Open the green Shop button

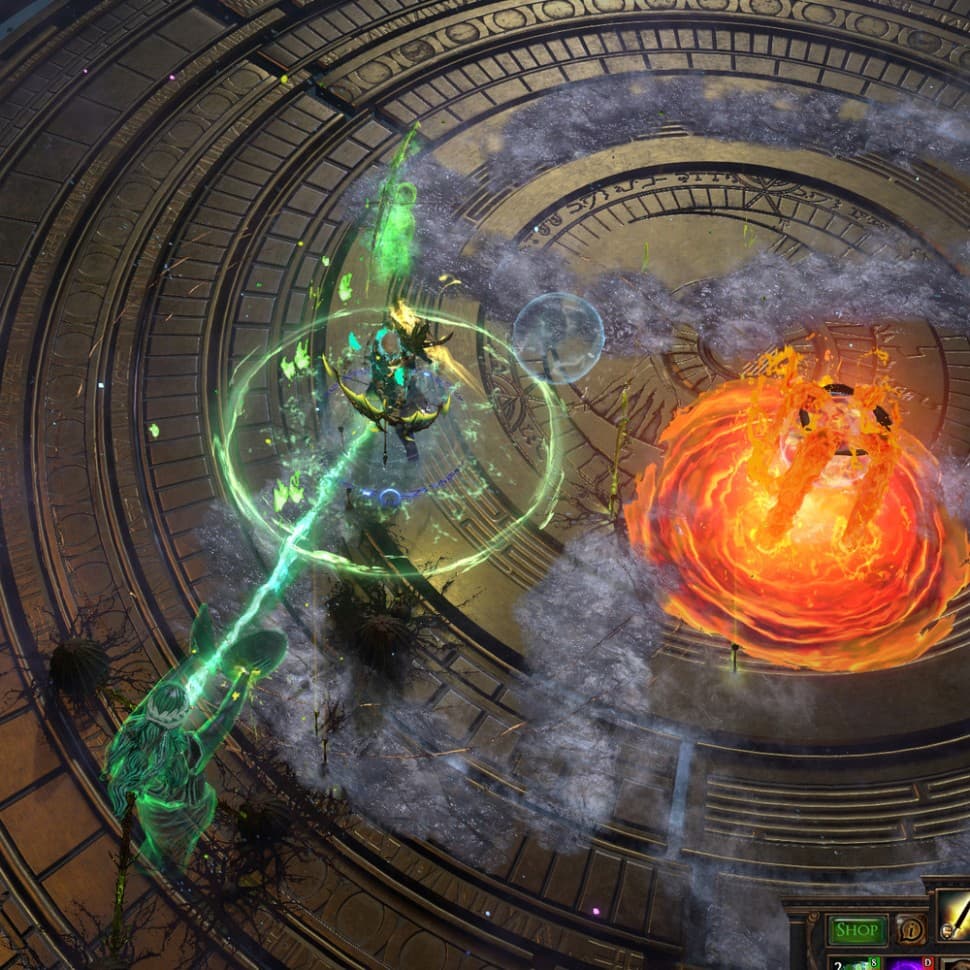(x=857, y=929)
